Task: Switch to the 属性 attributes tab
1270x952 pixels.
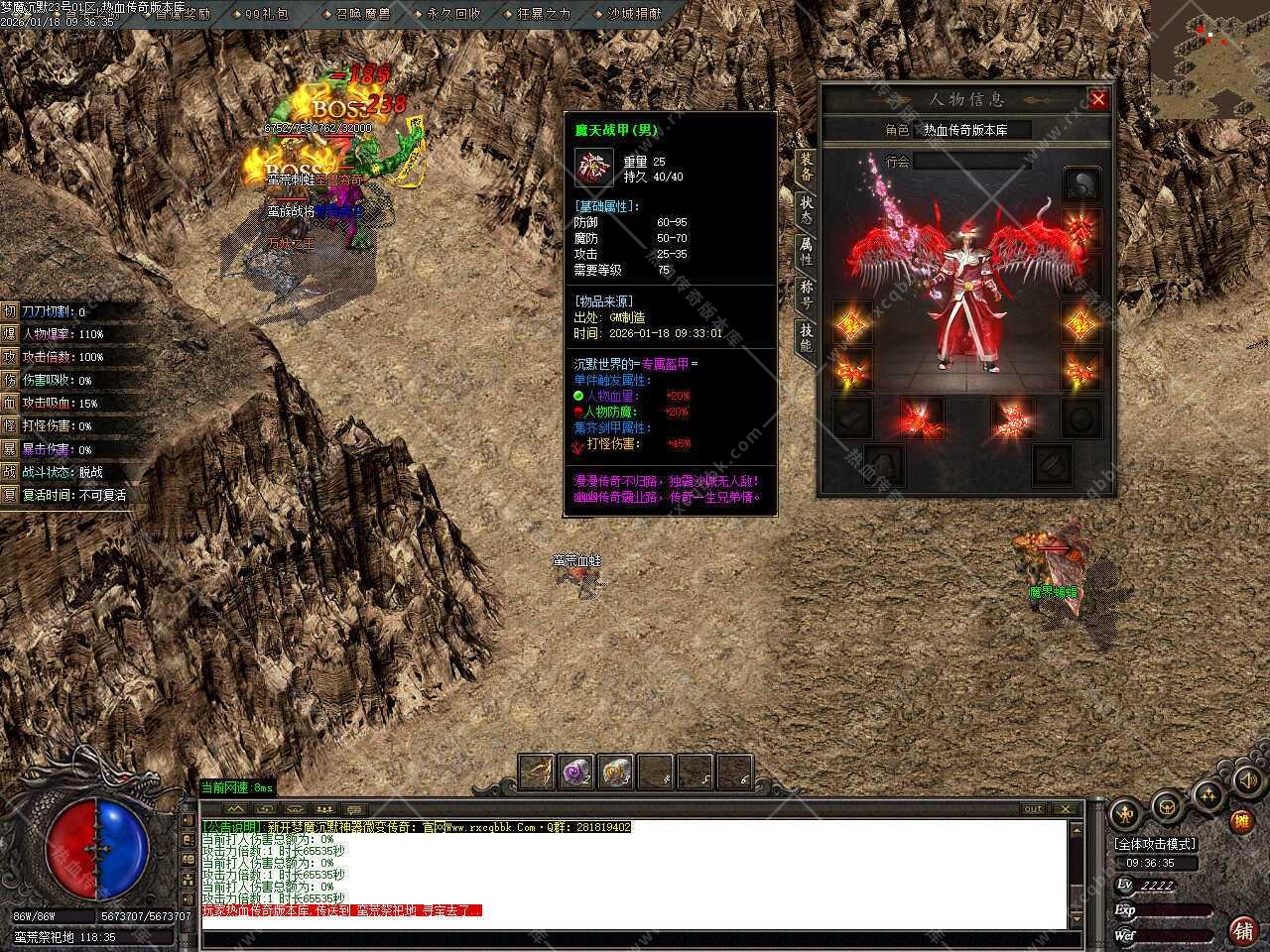Action: (x=806, y=251)
